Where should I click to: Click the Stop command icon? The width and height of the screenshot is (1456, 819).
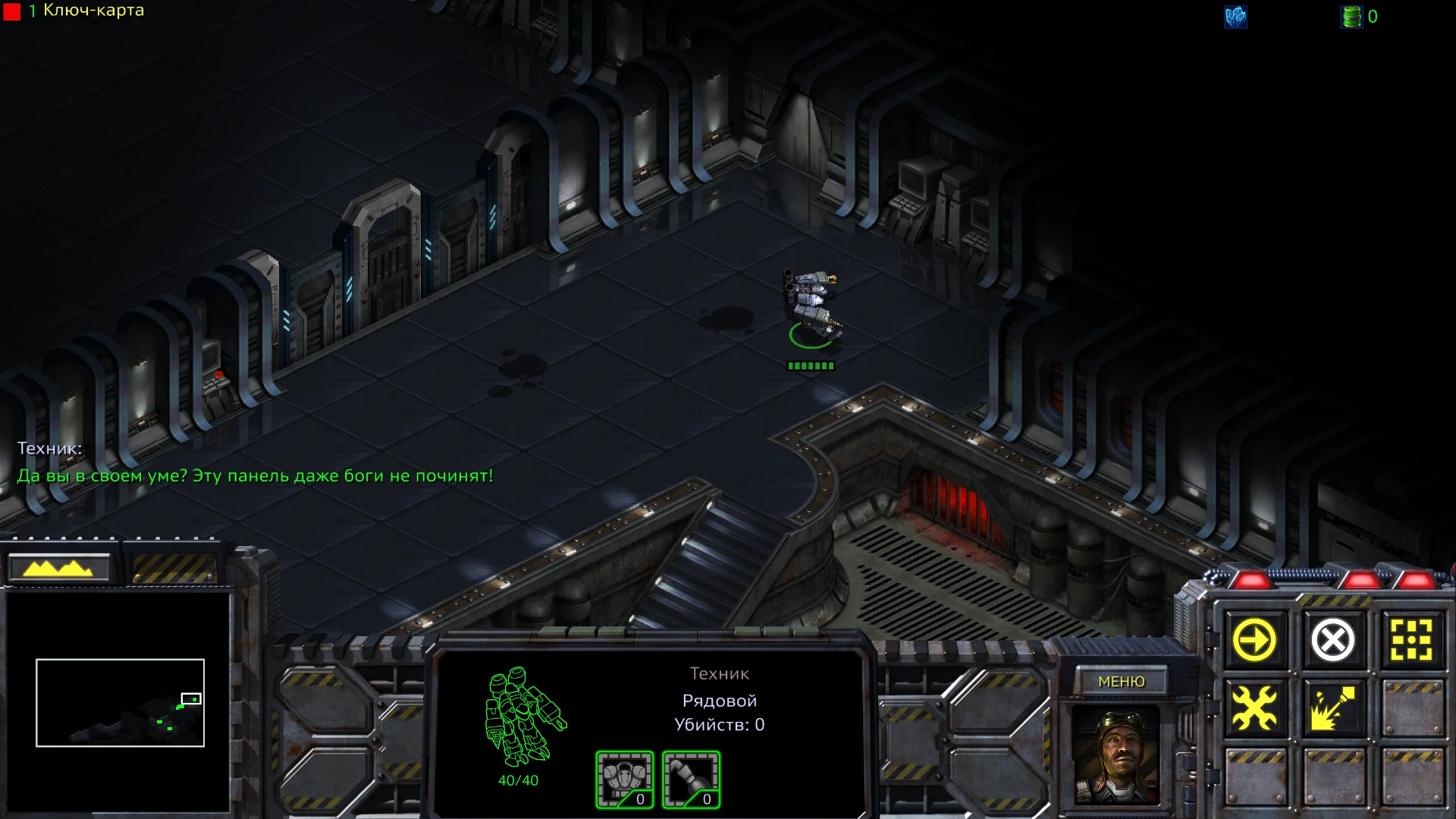(x=1335, y=641)
